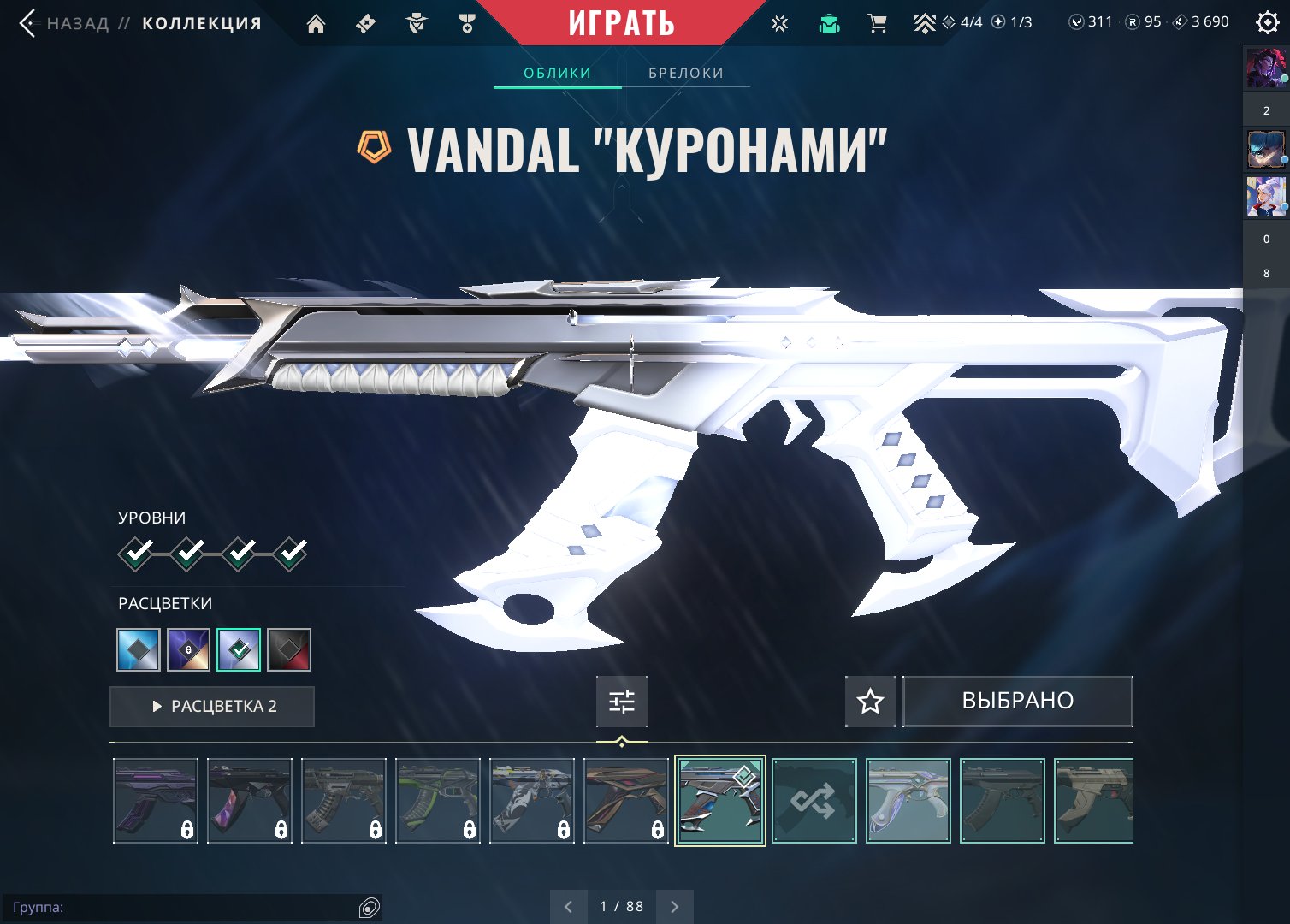Mark skin as favorite with star
This screenshot has height=924, width=1290.
870,702
